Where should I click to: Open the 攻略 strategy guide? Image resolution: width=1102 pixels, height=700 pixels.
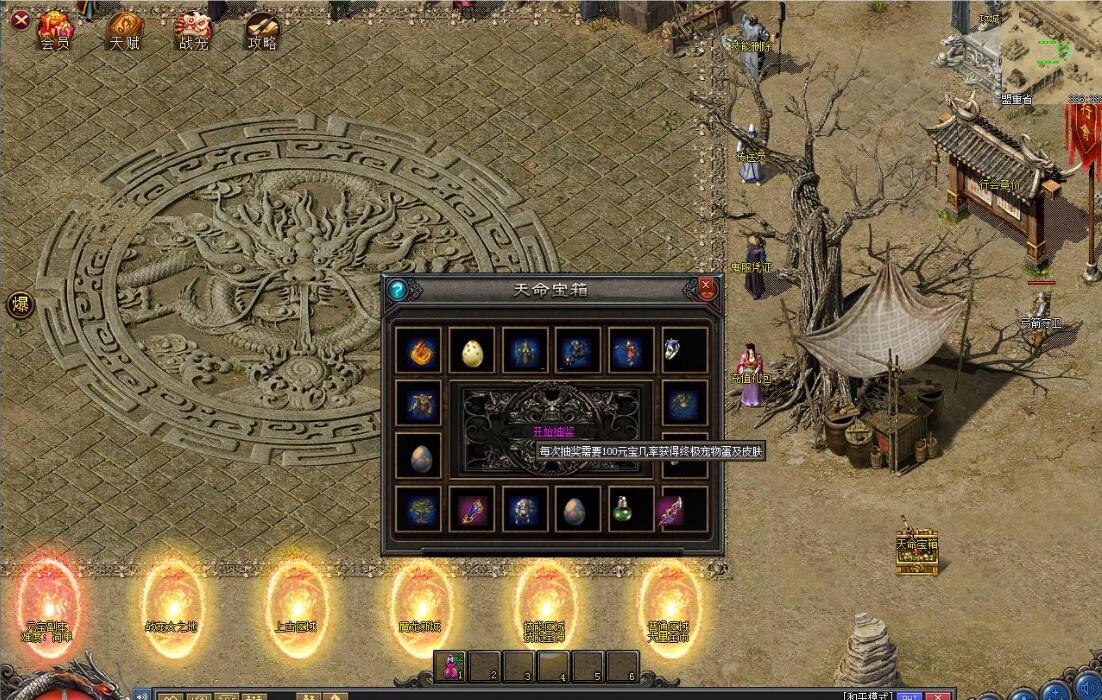(262, 31)
